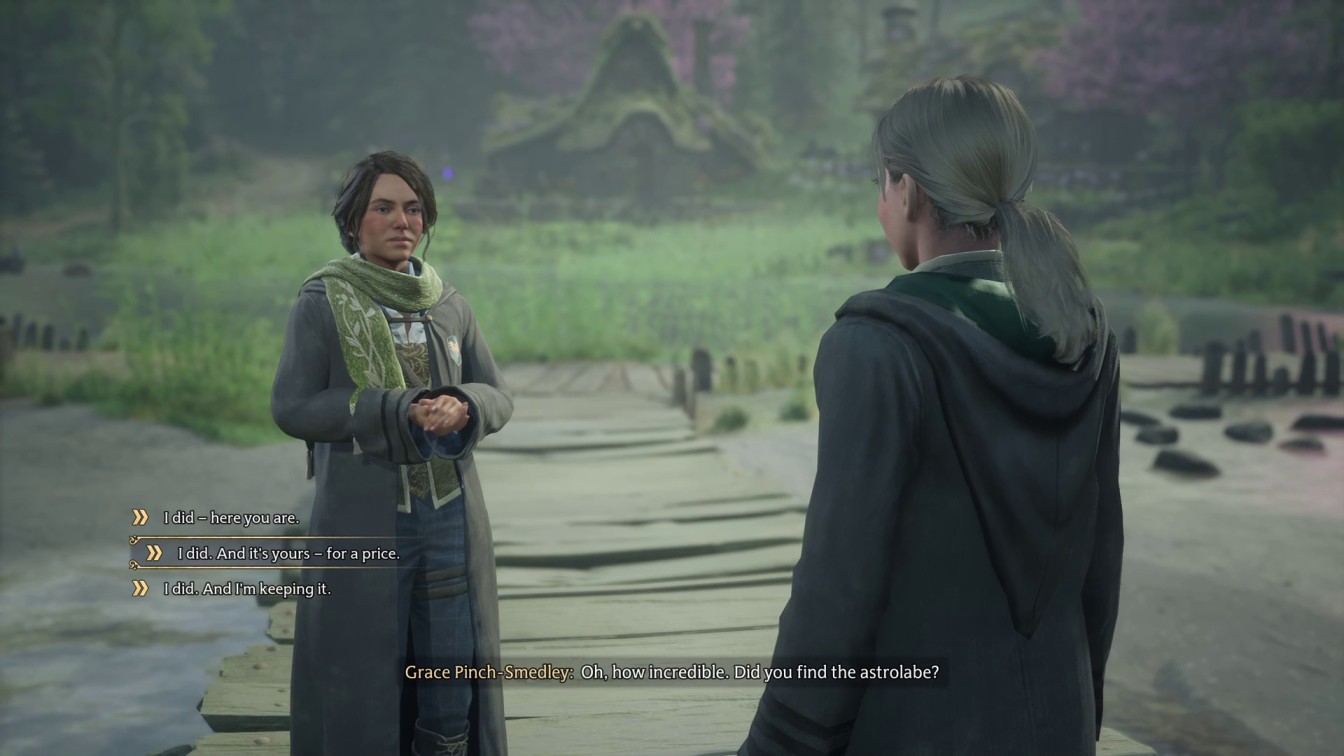Click the bottom gold border of the highlighted dialogue frame
Image resolution: width=1344 pixels, height=756 pixels.
(x=300, y=567)
